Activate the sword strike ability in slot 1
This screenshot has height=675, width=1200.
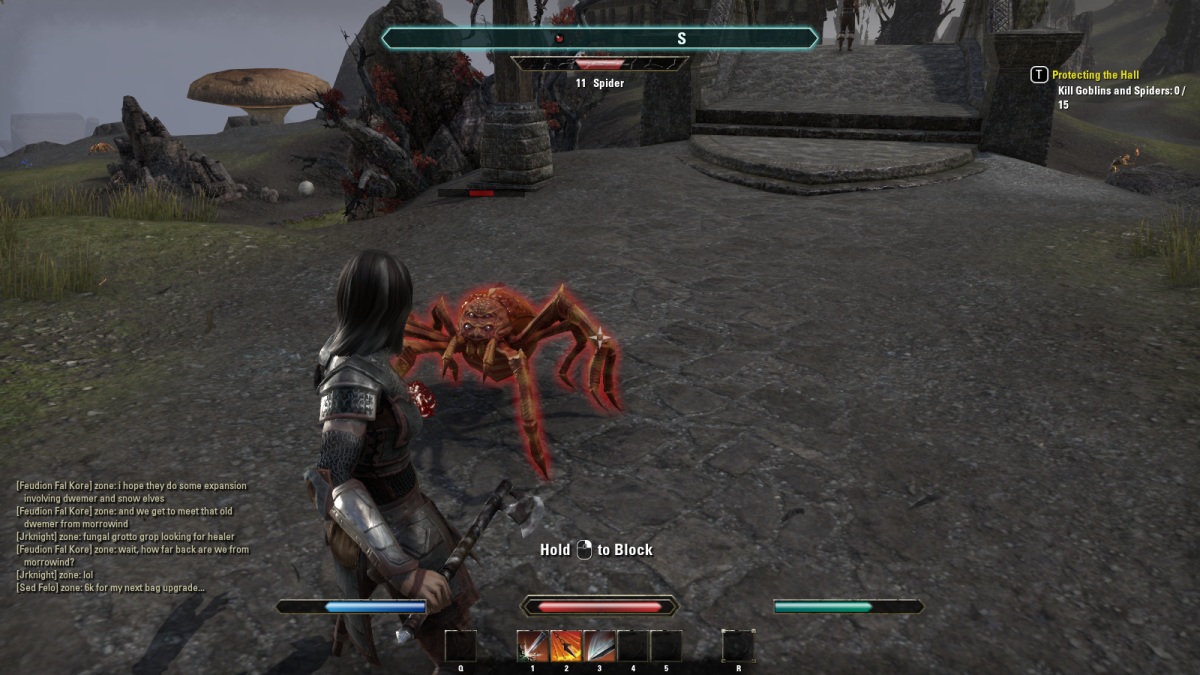coord(532,646)
